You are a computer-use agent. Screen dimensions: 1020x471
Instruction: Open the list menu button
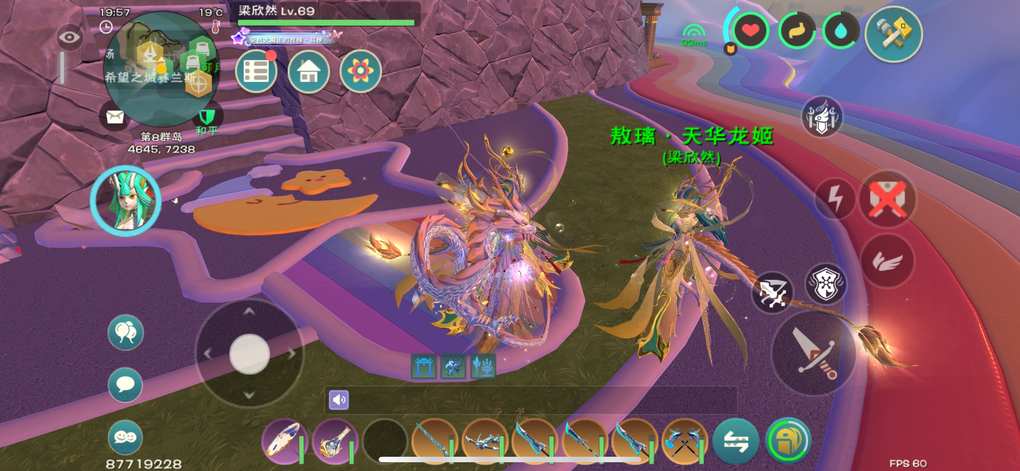click(x=256, y=71)
